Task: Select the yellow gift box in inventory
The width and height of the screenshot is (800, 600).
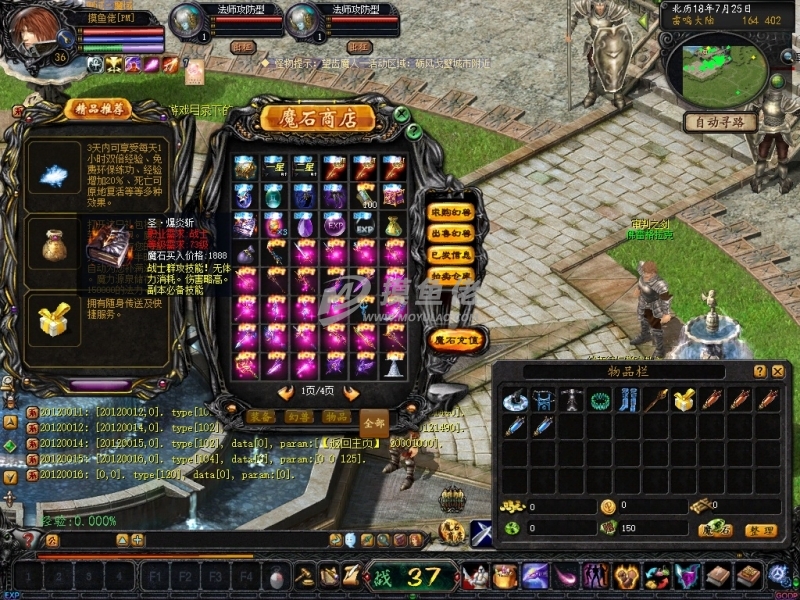Action: (684, 401)
